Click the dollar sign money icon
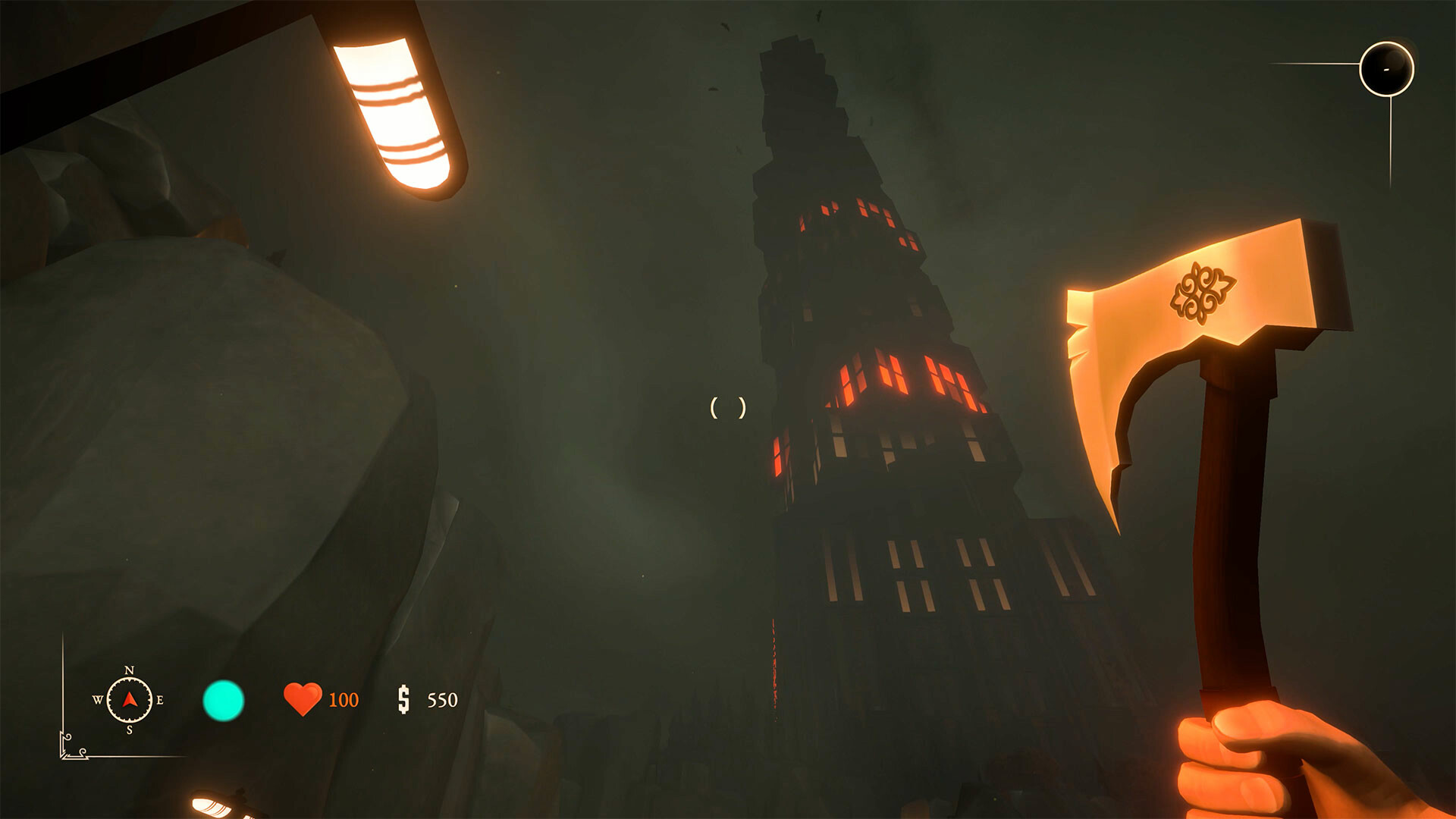 [x=404, y=698]
